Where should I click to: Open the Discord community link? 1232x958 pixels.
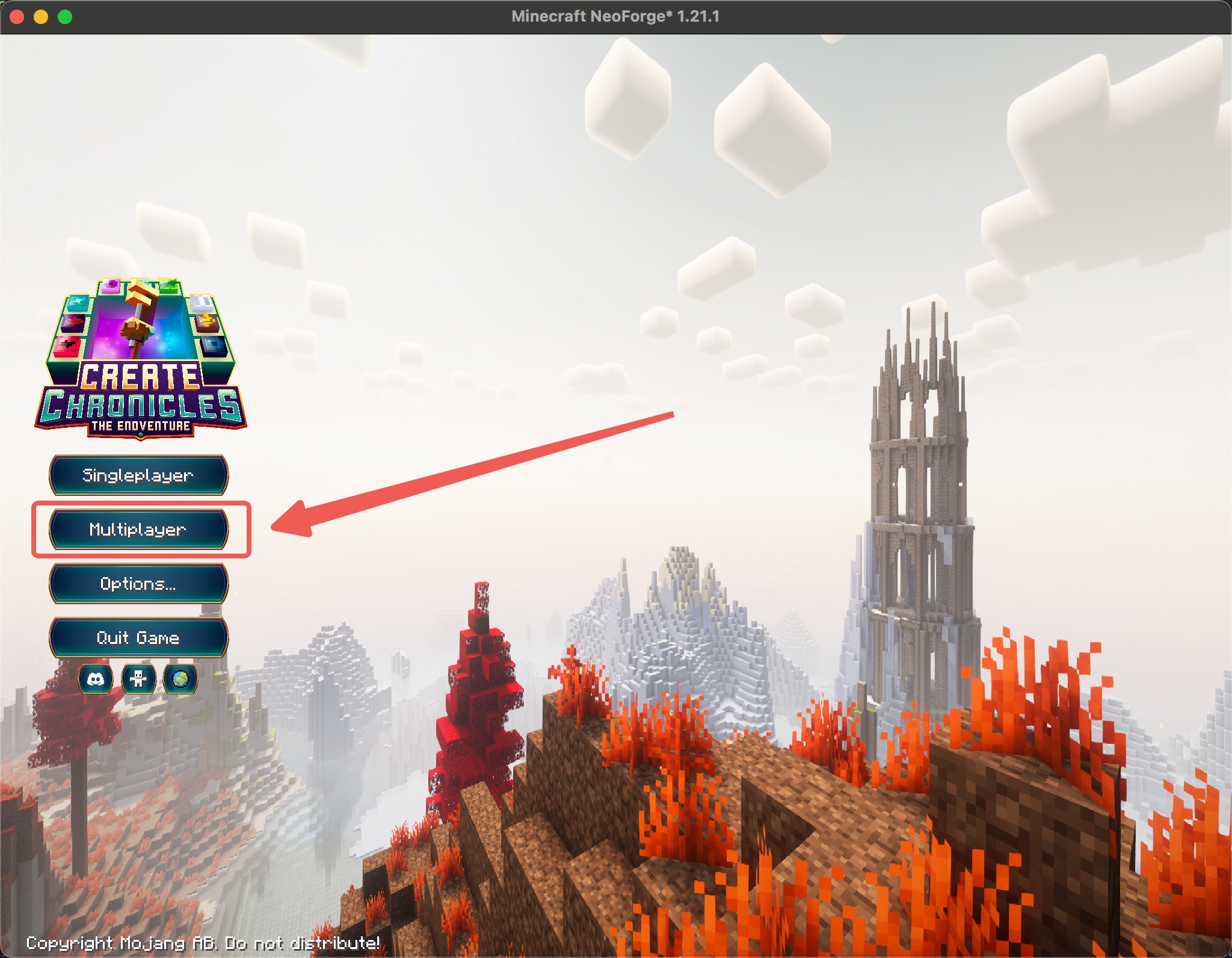[96, 679]
